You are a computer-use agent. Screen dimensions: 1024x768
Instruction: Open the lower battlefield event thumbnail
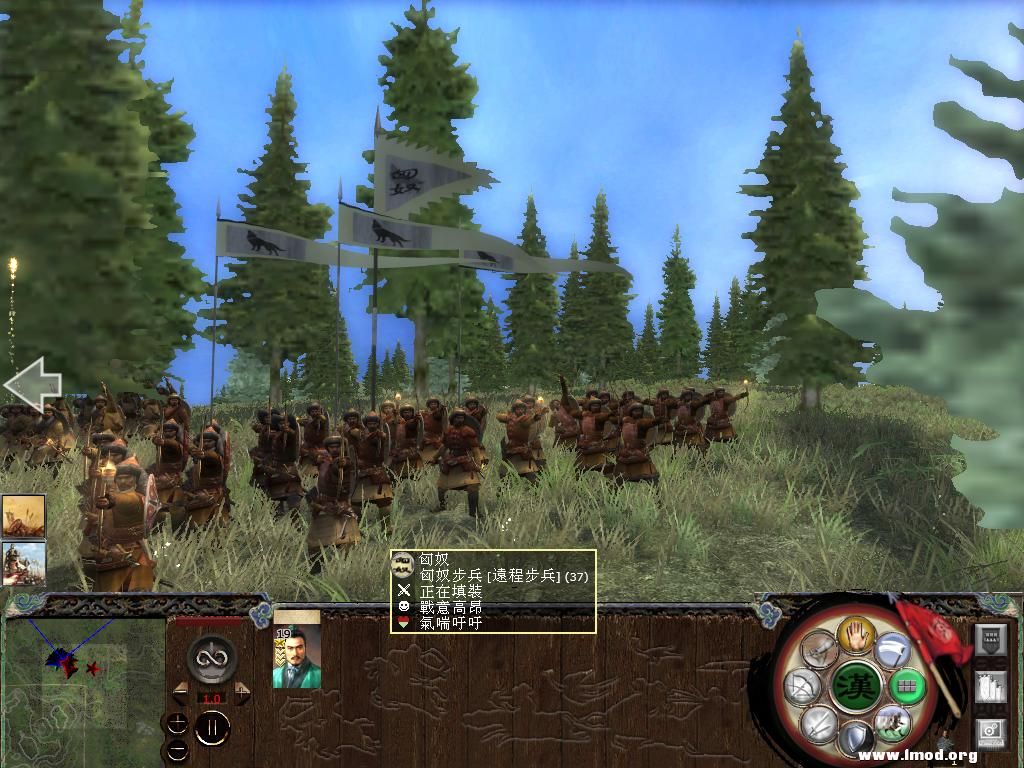click(23, 563)
